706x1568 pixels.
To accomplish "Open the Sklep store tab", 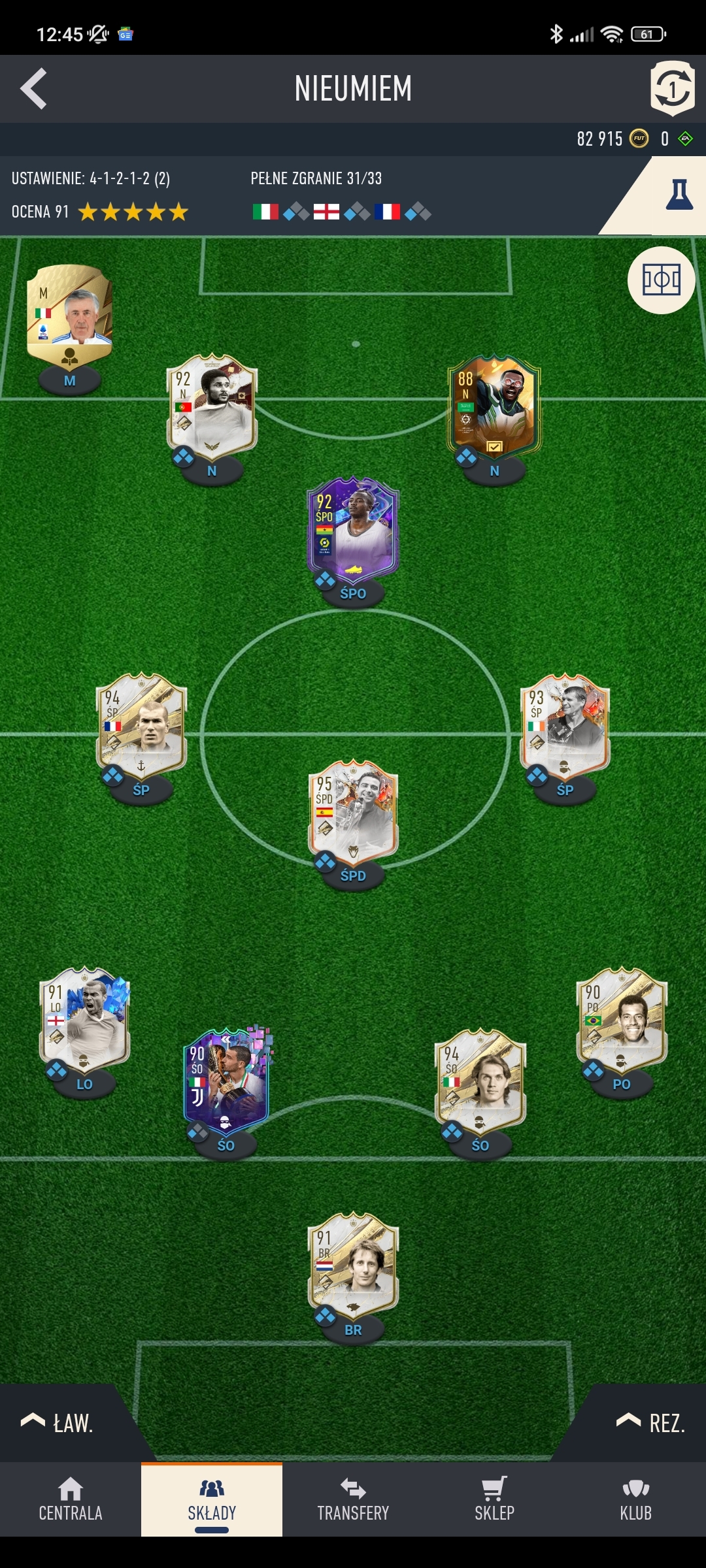I will point(494,1499).
